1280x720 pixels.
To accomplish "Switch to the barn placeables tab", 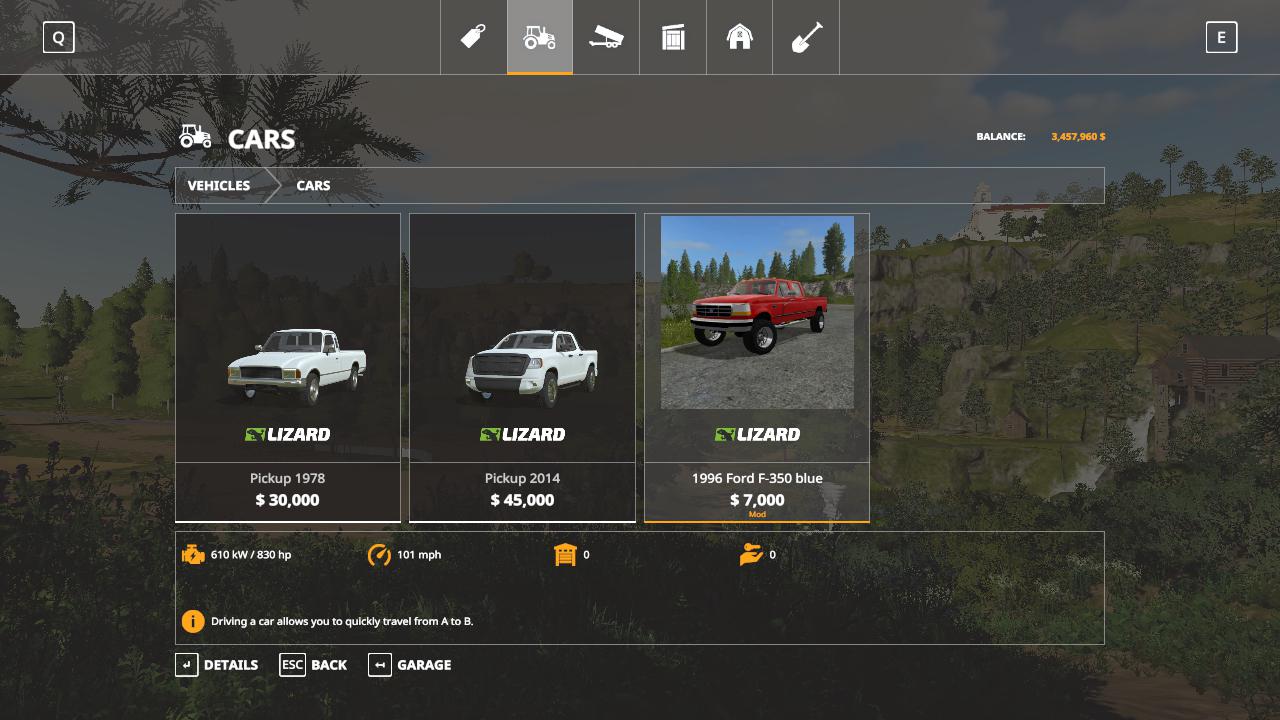I will point(739,37).
